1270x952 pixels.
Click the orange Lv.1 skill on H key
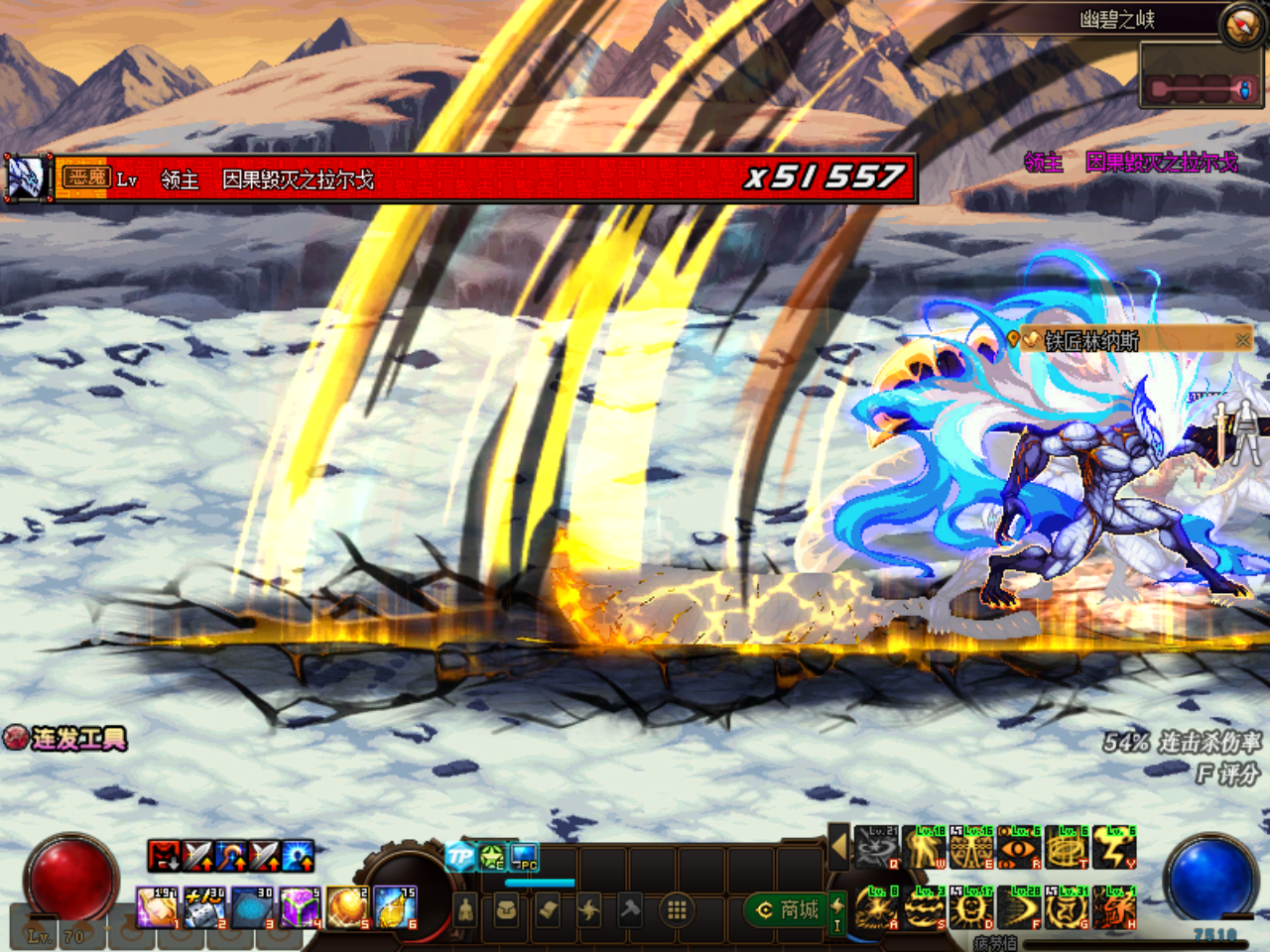pyautogui.click(x=1115, y=908)
